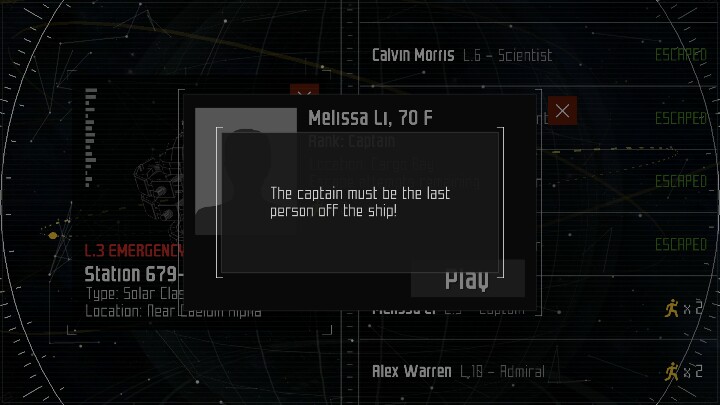Dismiss the captain warning message box
Screen dimensions: 720x405
pos(359,205)
